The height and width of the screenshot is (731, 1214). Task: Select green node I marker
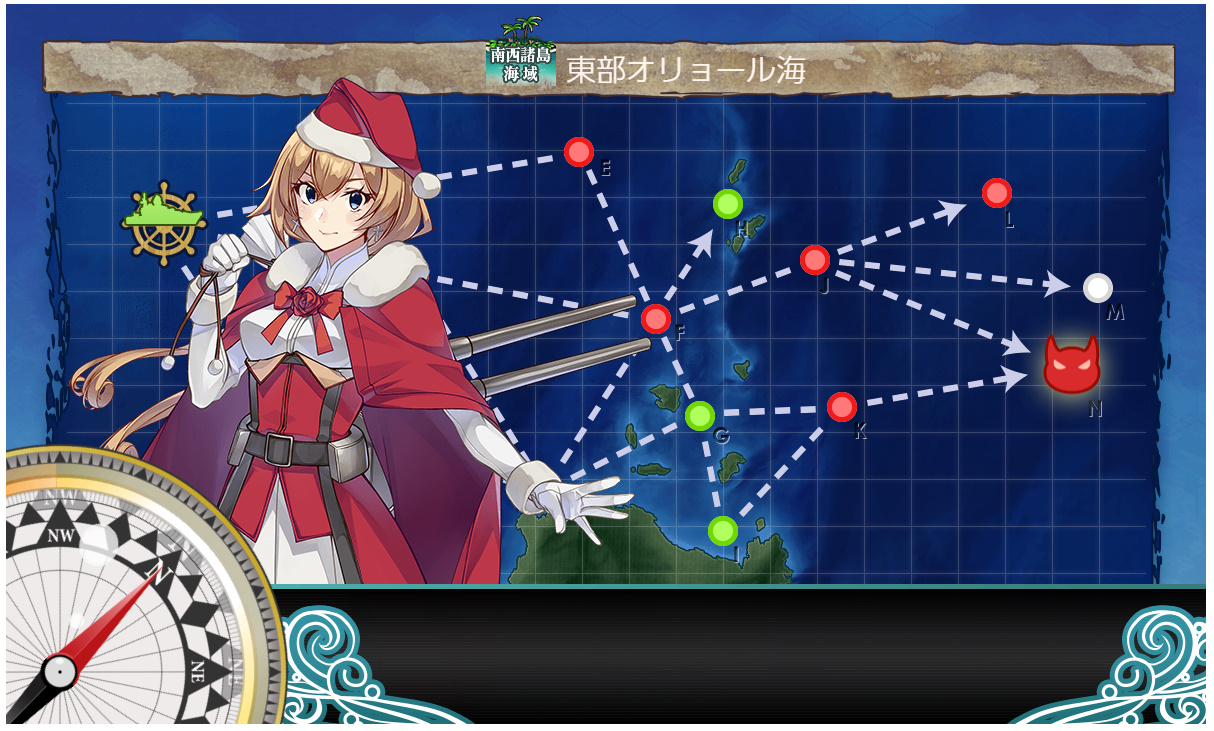[722, 530]
